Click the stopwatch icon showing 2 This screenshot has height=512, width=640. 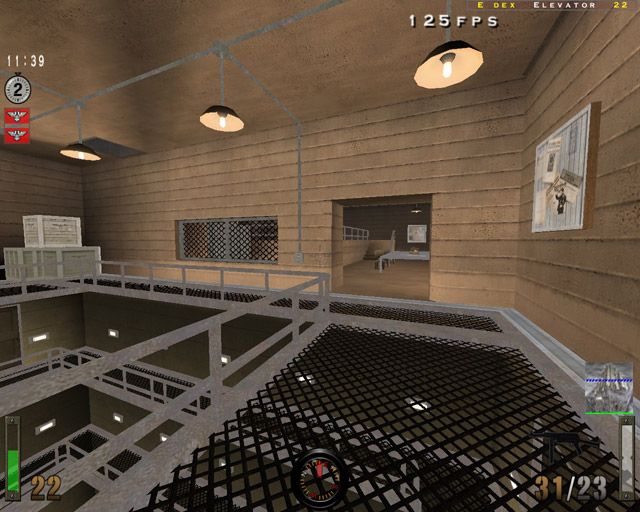[x=18, y=89]
